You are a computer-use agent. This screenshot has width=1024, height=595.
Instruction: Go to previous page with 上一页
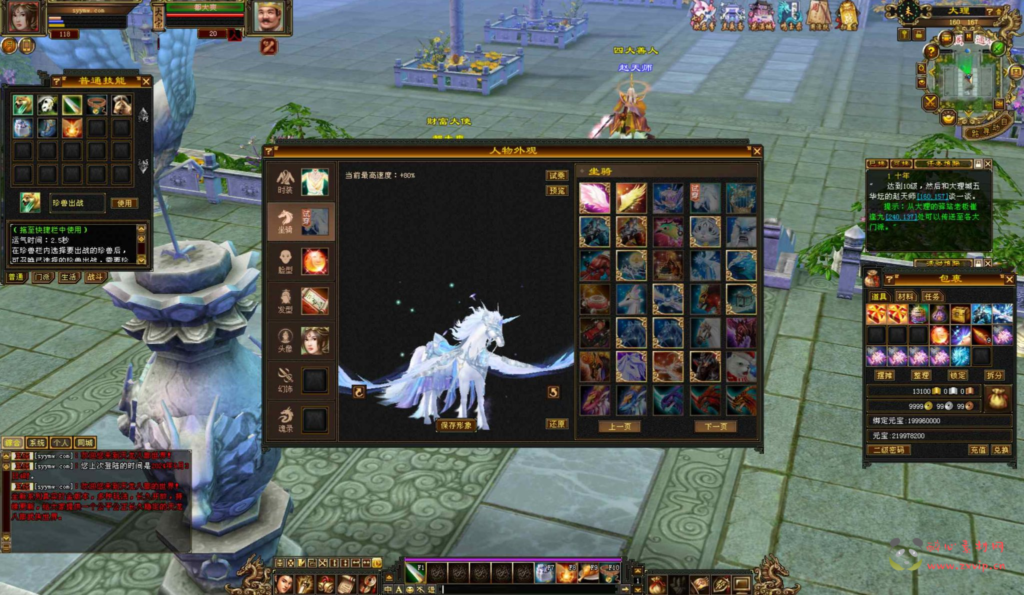point(620,426)
